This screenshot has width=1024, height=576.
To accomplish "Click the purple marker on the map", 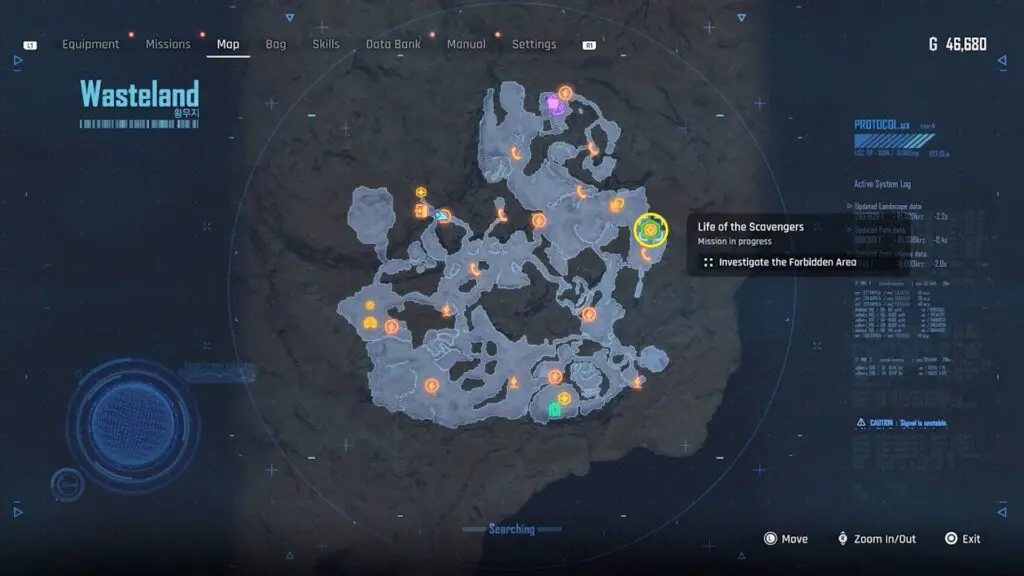I will tap(553, 102).
